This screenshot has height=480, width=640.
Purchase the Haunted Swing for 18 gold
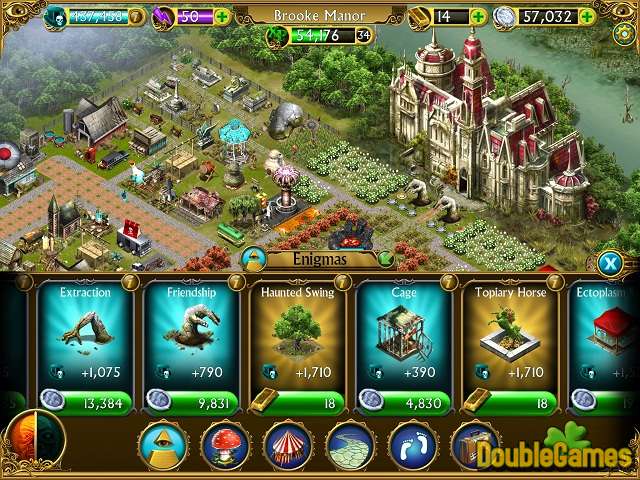297,402
